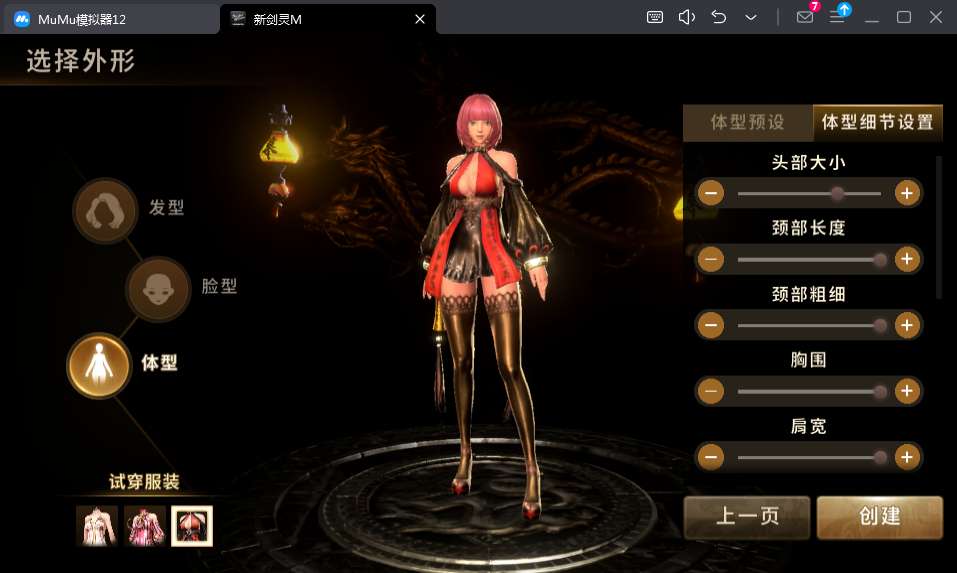Try on the white outfit thumbnail
This screenshot has width=957, height=573.
tap(96, 526)
